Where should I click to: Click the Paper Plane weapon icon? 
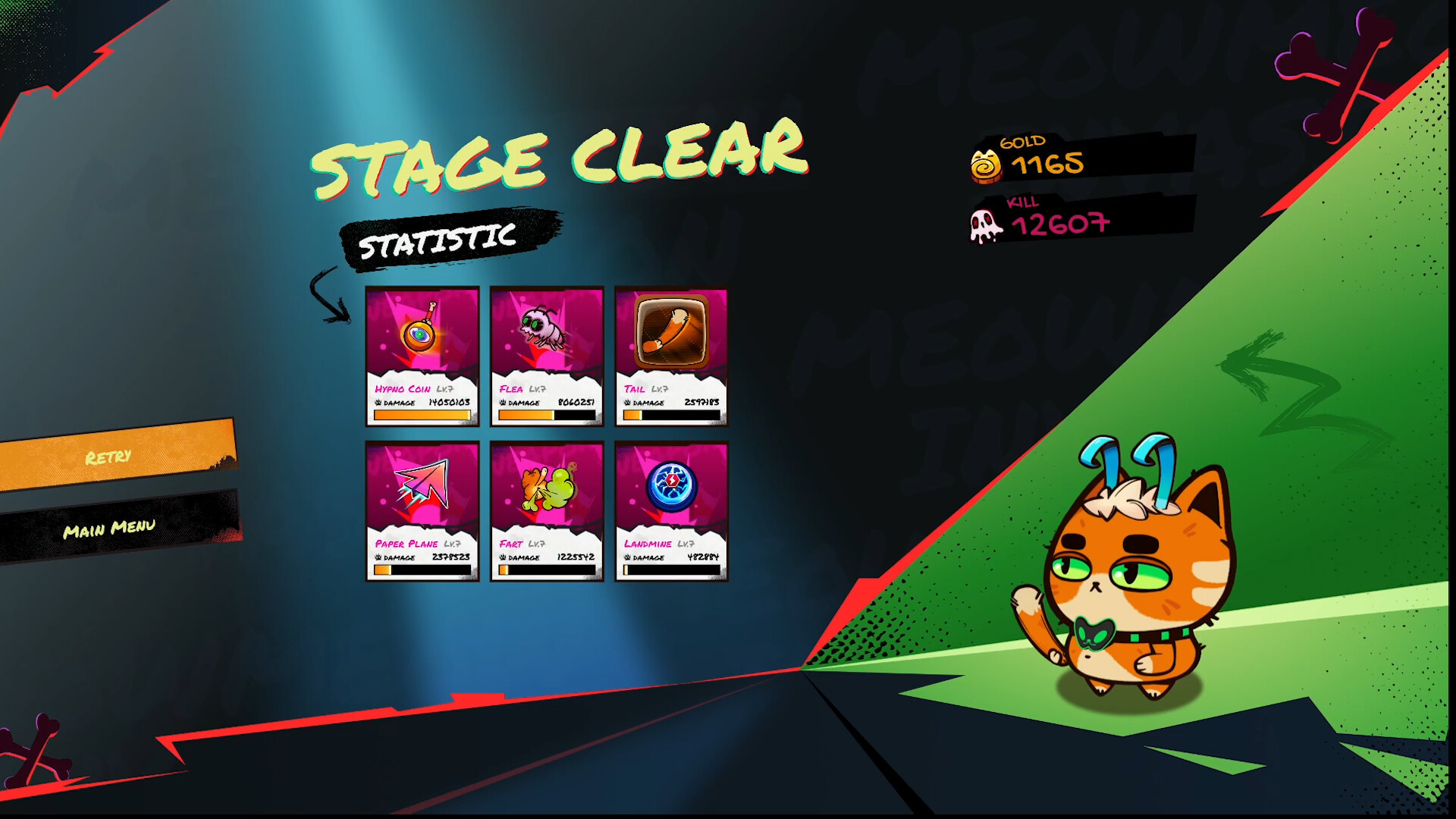pos(422,485)
